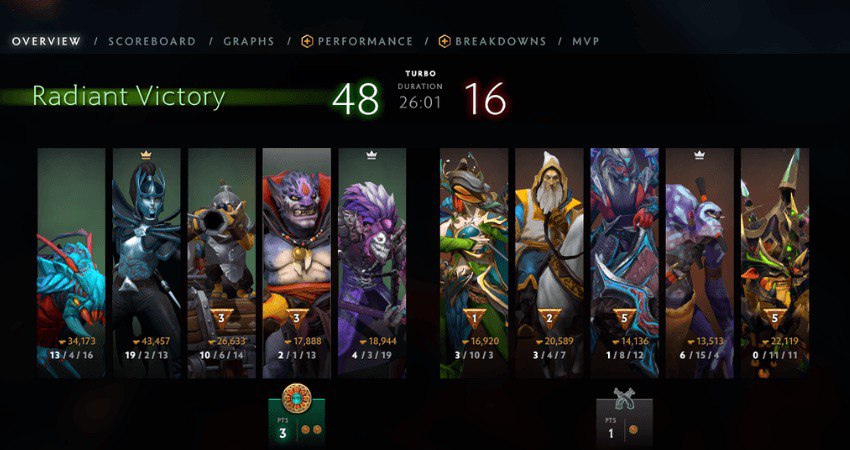Choose Keeper of the Light card with 3/4/7
Screen dimensions: 850x450
(549, 262)
